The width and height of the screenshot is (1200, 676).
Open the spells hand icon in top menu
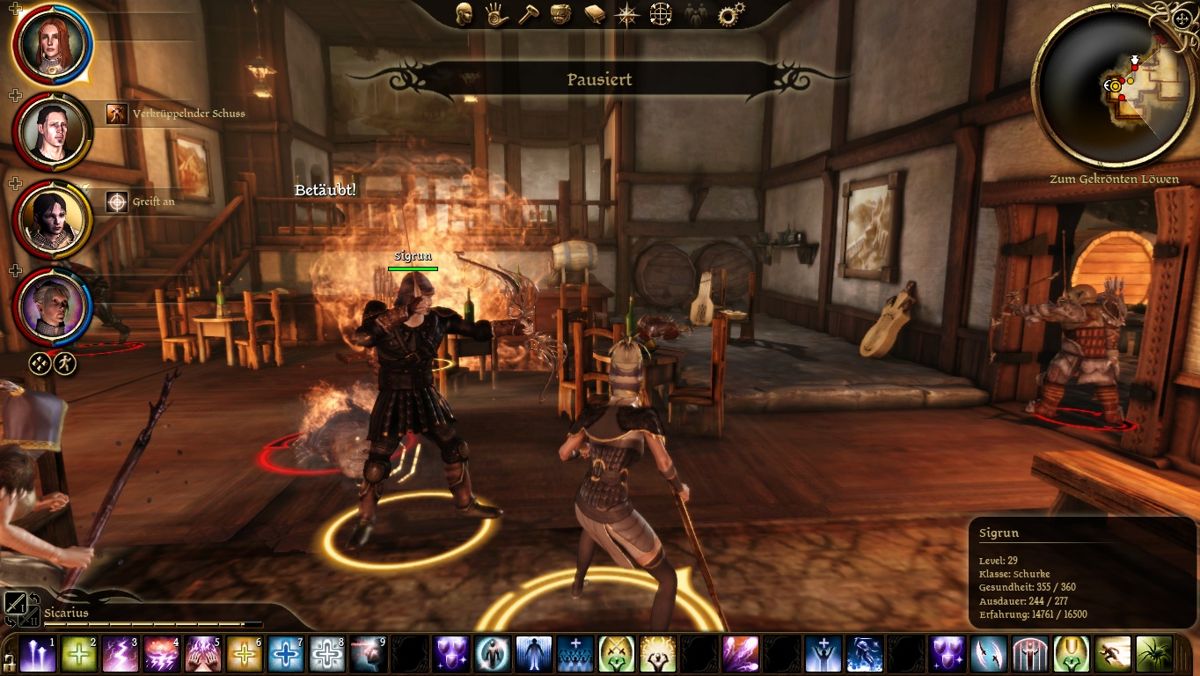496,14
